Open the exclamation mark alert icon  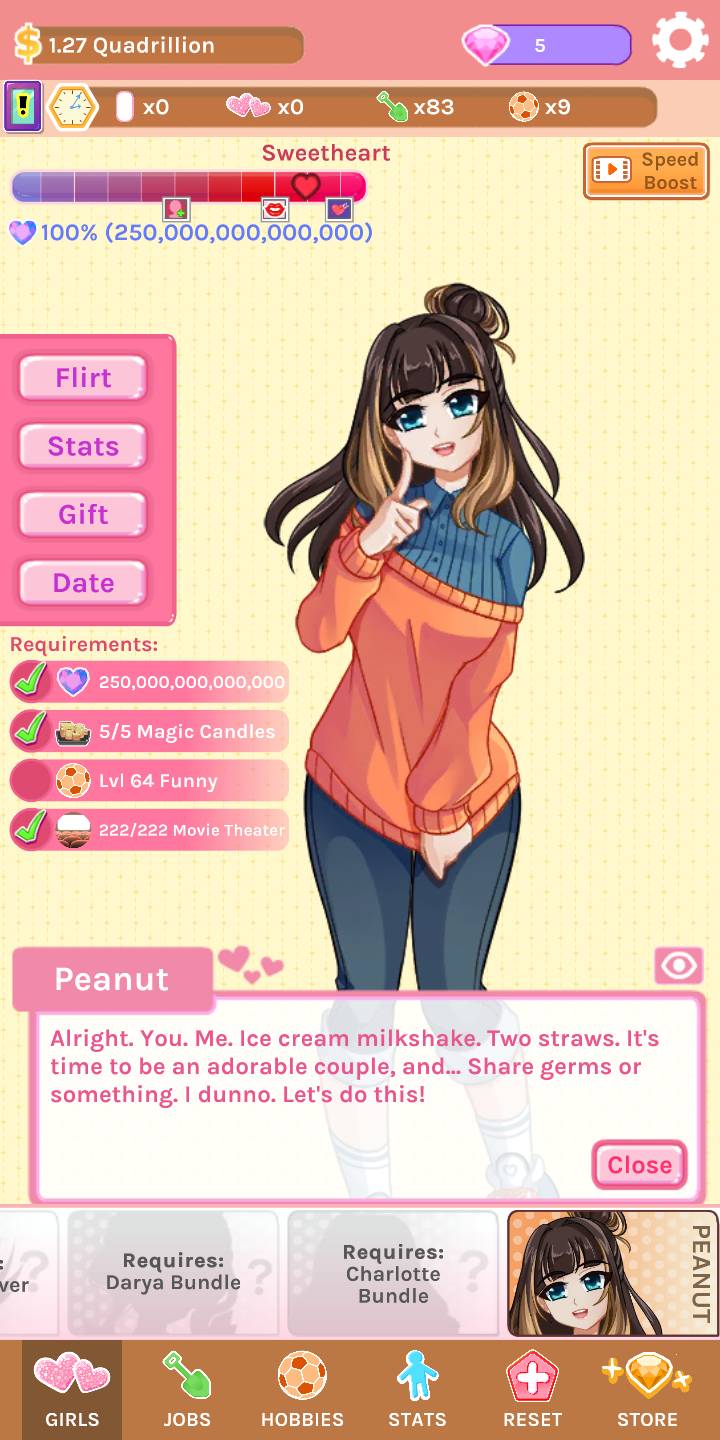pos(23,107)
